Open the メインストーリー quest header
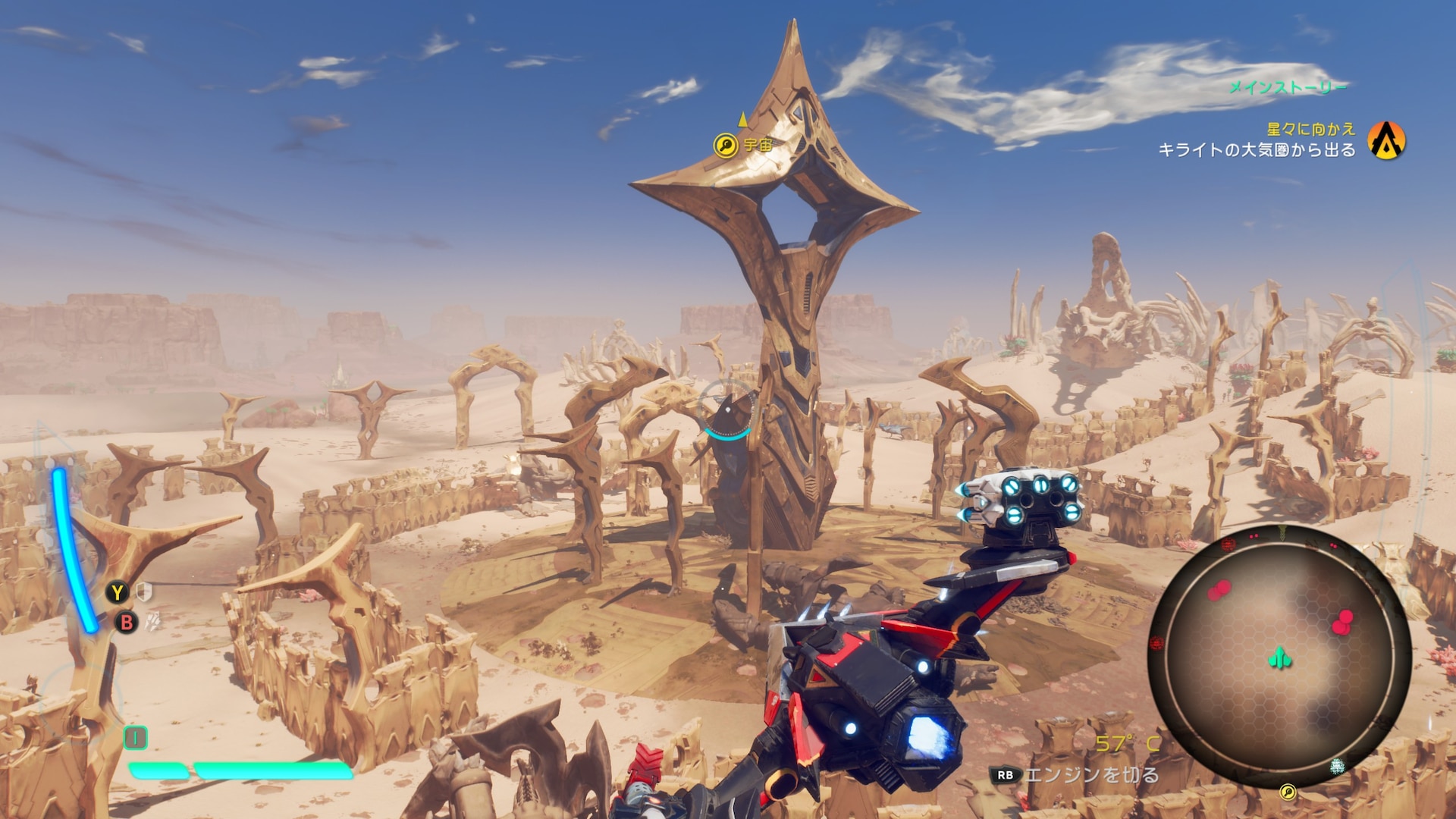1456x819 pixels. pyautogui.click(x=1287, y=88)
